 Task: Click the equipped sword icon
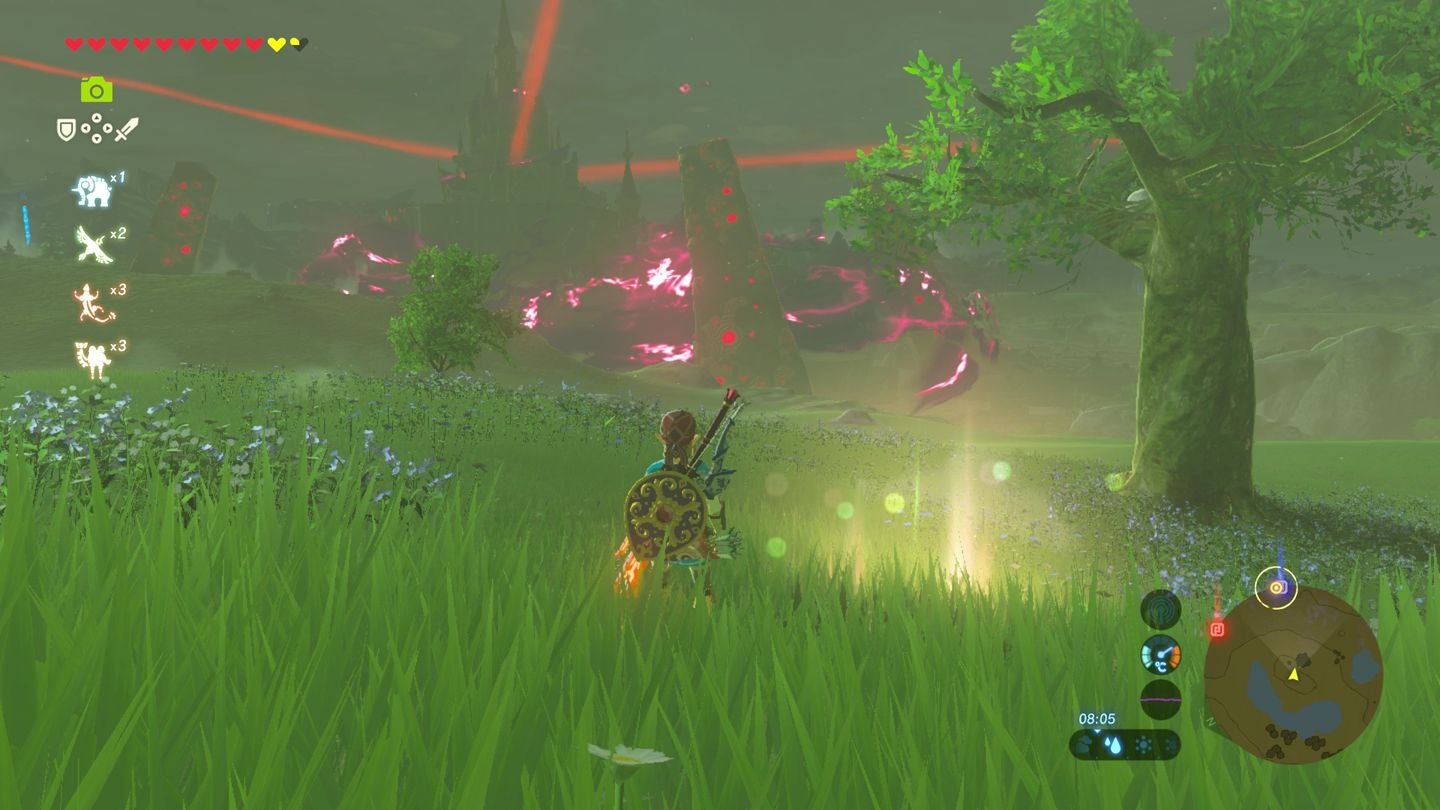[126, 128]
